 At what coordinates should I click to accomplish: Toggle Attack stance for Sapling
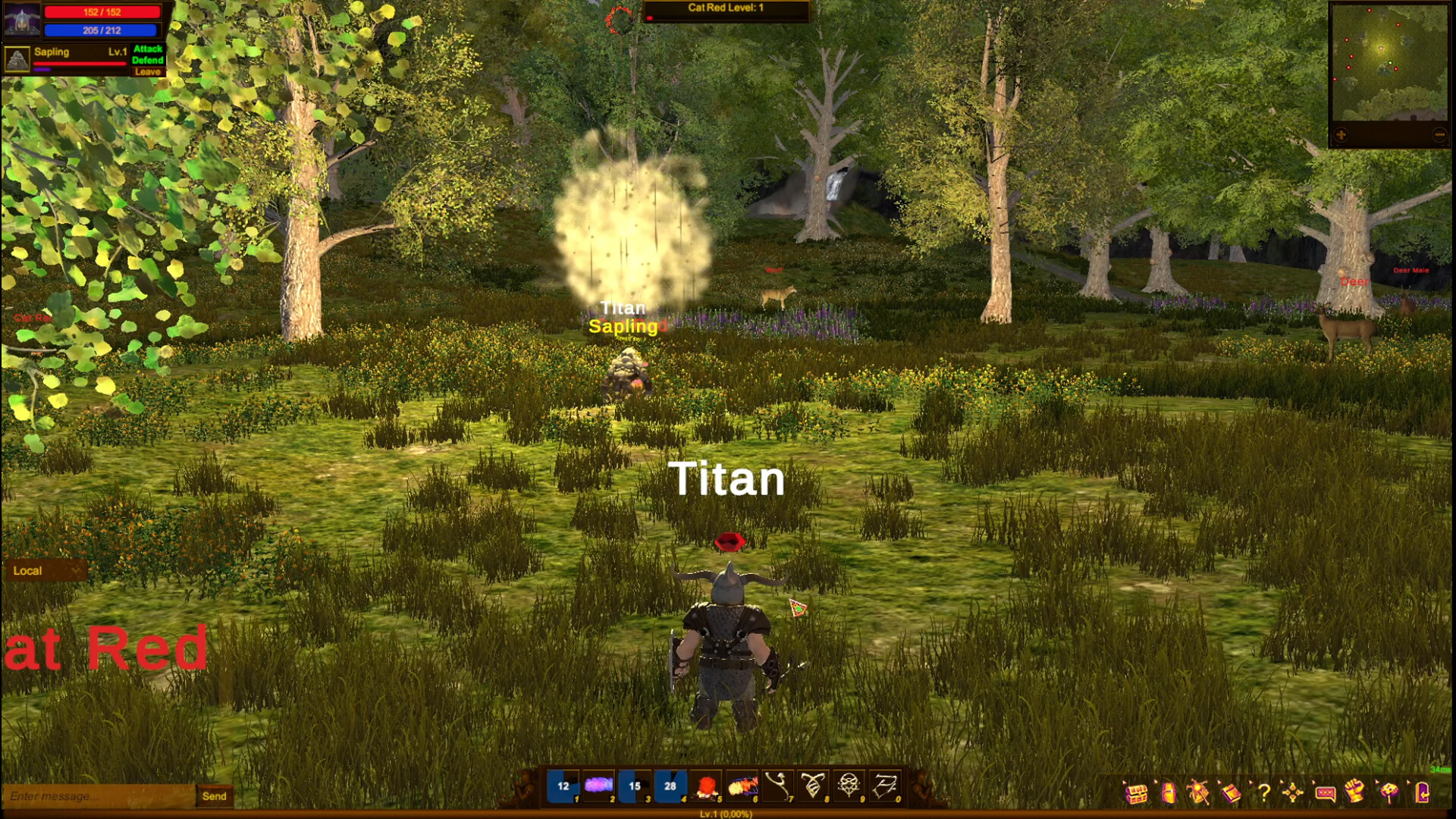(149, 49)
